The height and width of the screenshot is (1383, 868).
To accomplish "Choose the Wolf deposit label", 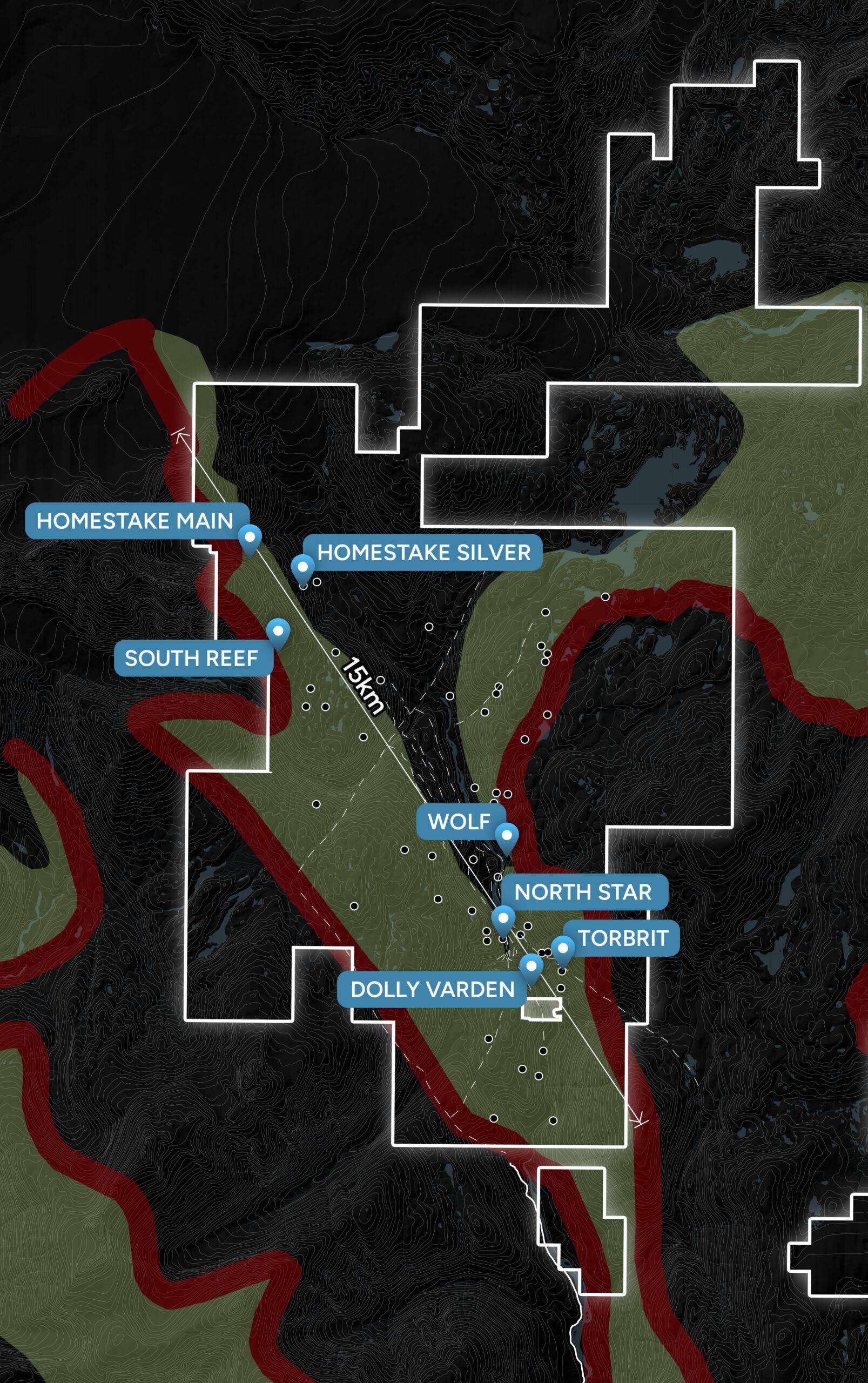I will click(x=459, y=822).
